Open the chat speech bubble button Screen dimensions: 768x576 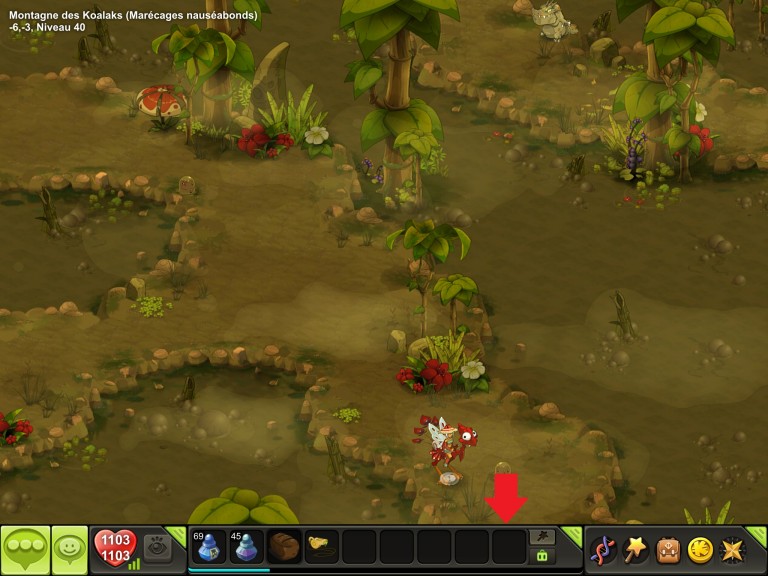24,550
